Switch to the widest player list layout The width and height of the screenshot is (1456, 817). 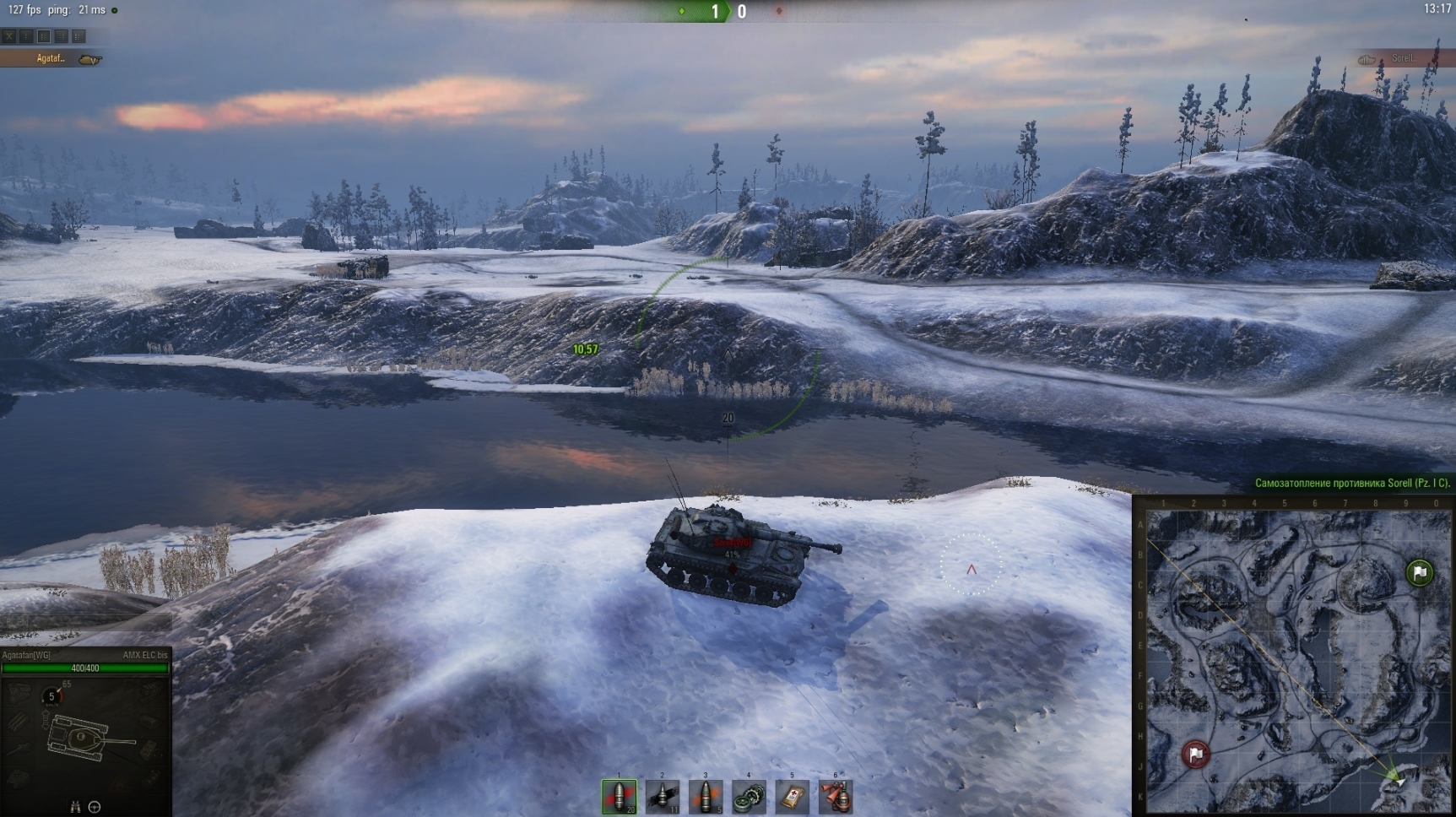78,36
